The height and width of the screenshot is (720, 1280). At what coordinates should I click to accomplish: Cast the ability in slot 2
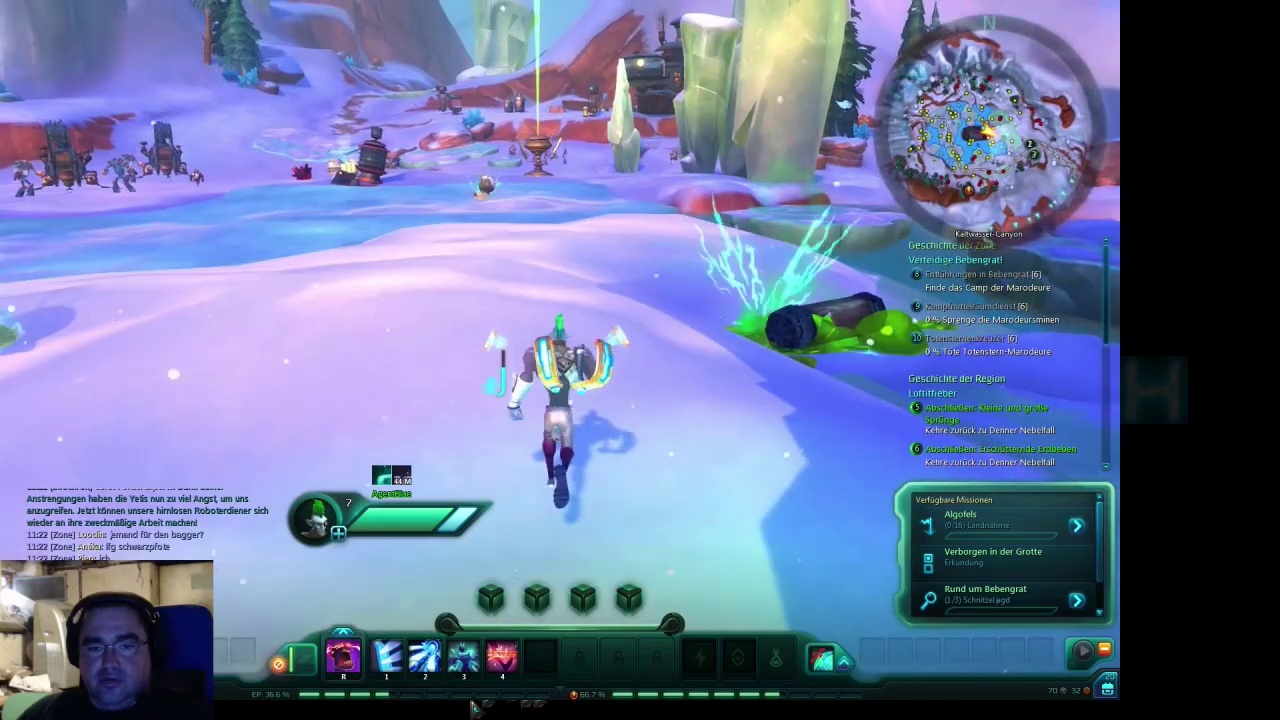click(x=425, y=656)
